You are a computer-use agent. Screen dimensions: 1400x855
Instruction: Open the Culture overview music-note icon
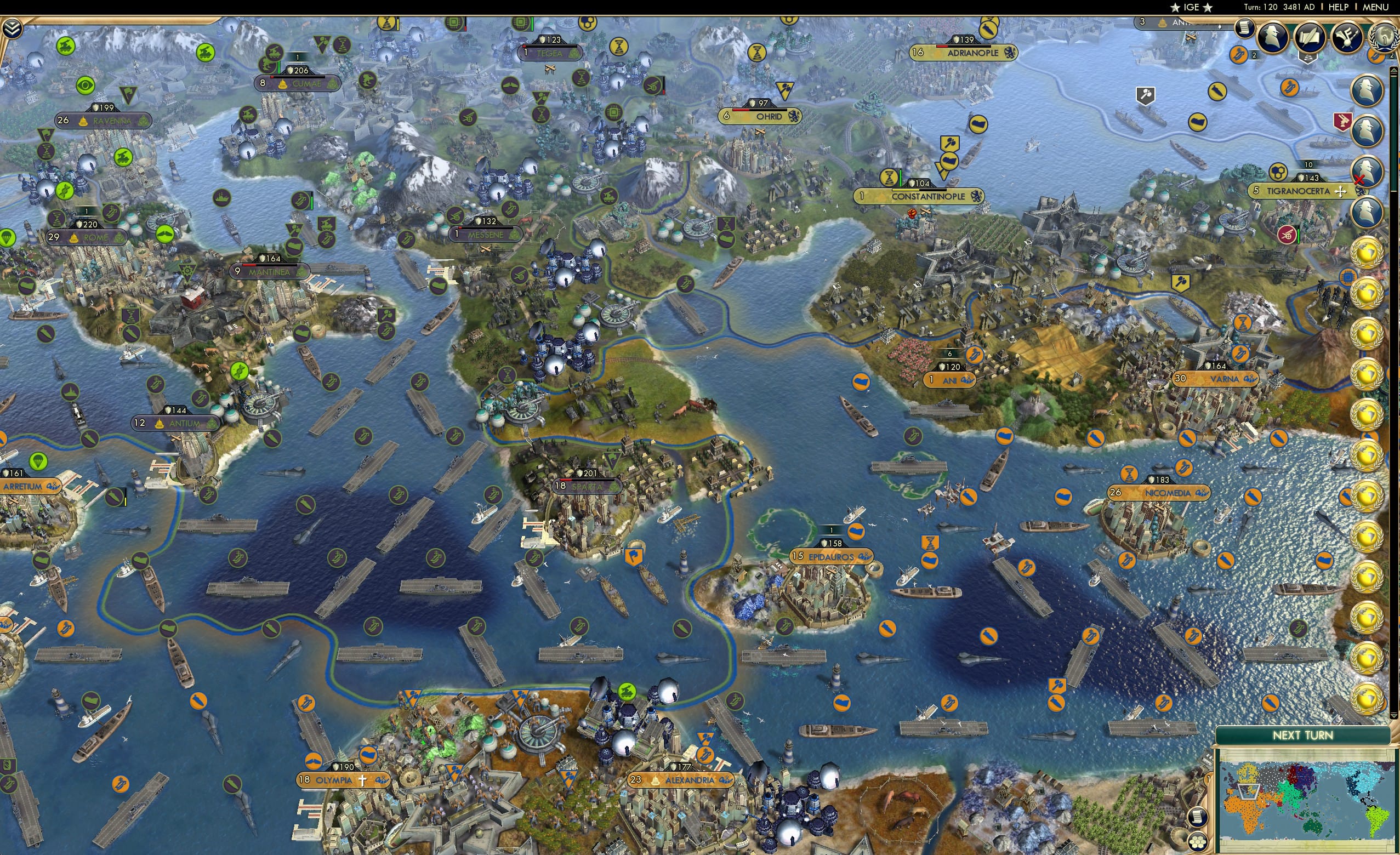pyautogui.click(x=1349, y=36)
